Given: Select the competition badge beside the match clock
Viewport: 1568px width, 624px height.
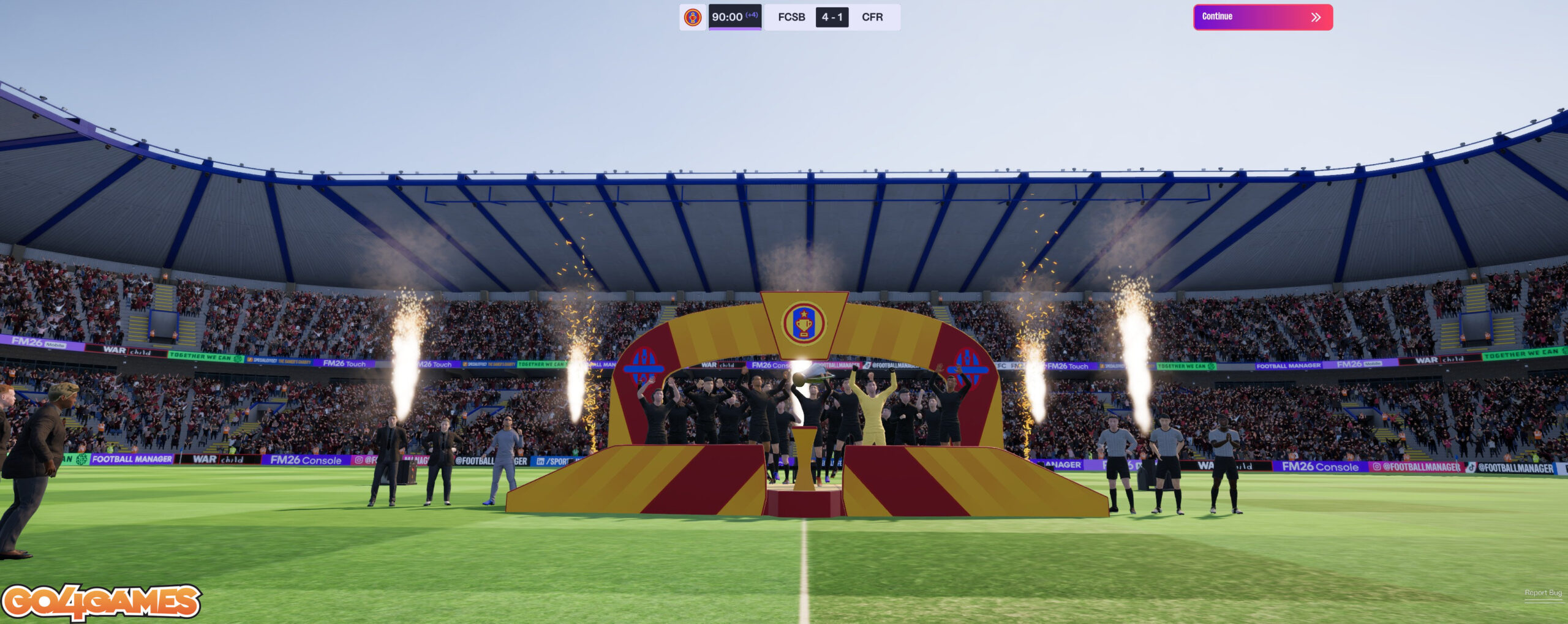Looking at the screenshot, I should 693,17.
